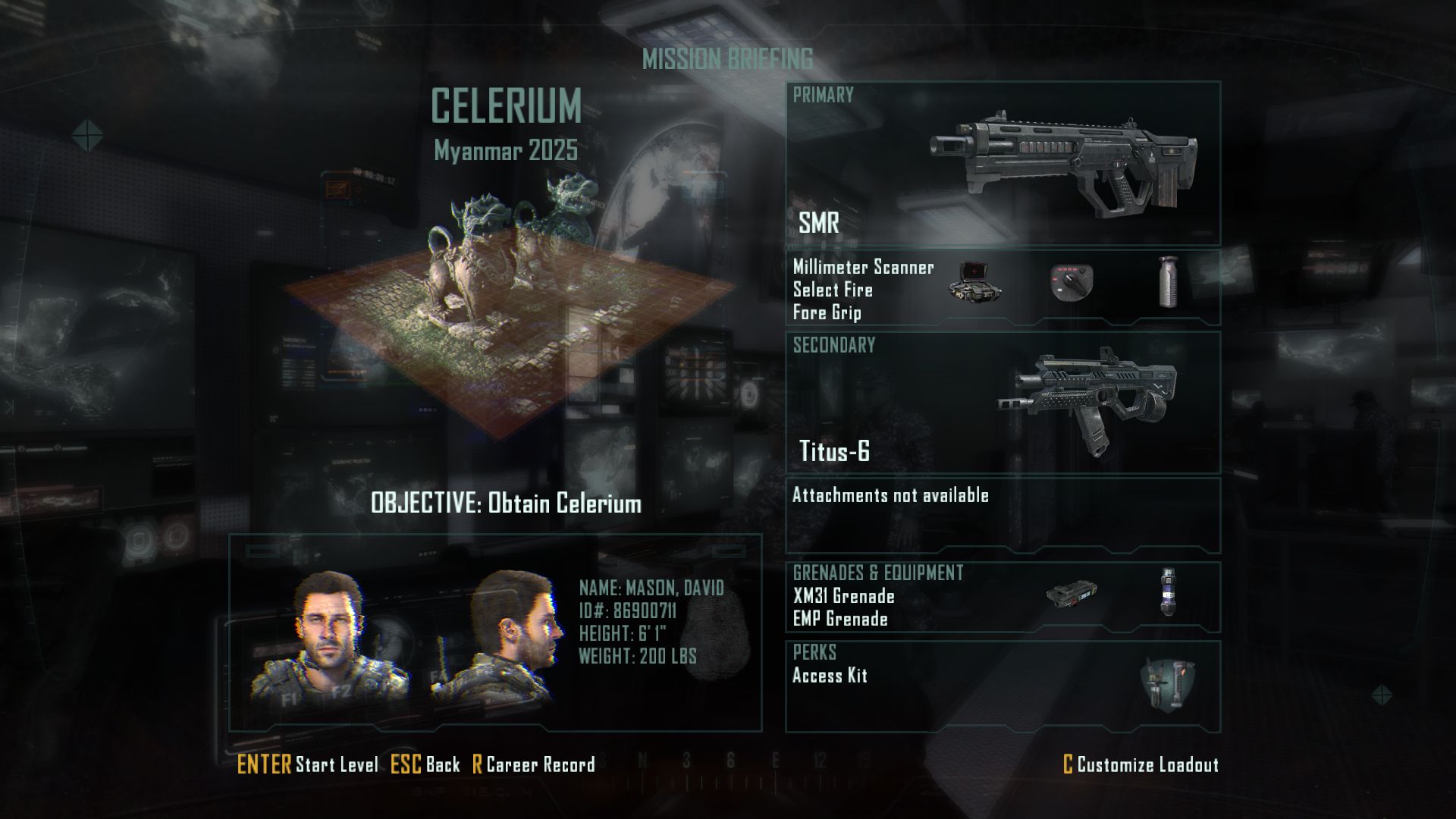Start the Celerium level
Image resolution: width=1456 pixels, height=819 pixels.
tap(308, 764)
